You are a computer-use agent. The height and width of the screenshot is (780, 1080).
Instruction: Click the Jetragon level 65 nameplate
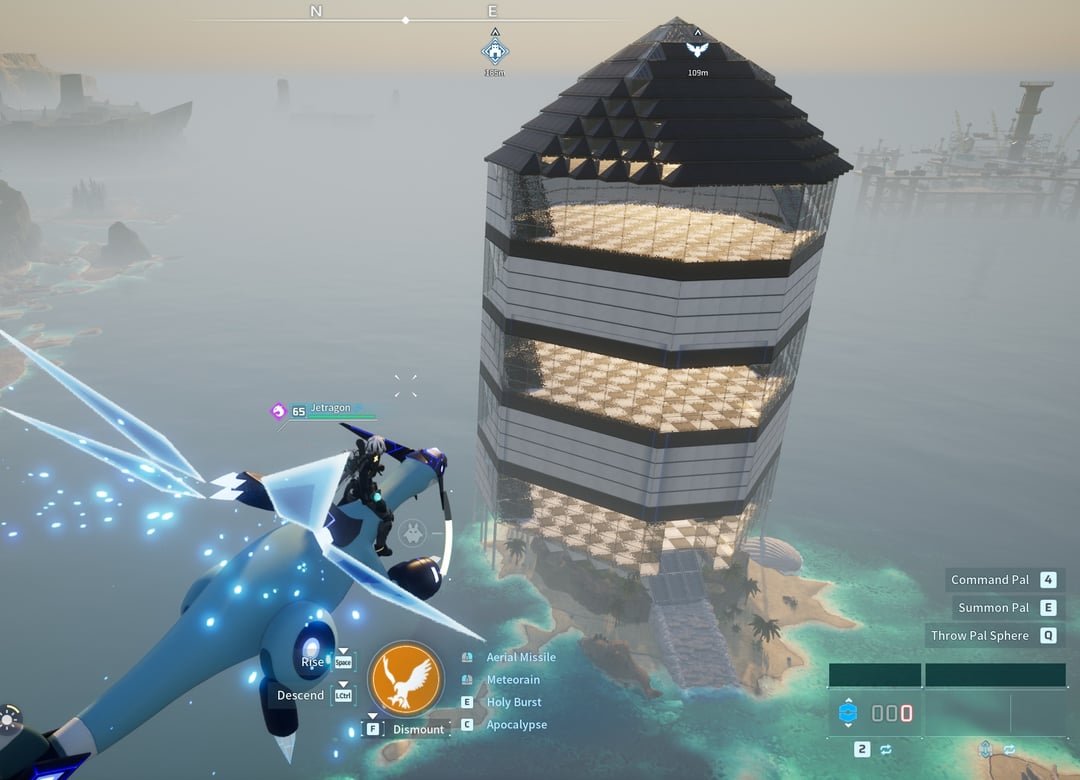(322, 411)
